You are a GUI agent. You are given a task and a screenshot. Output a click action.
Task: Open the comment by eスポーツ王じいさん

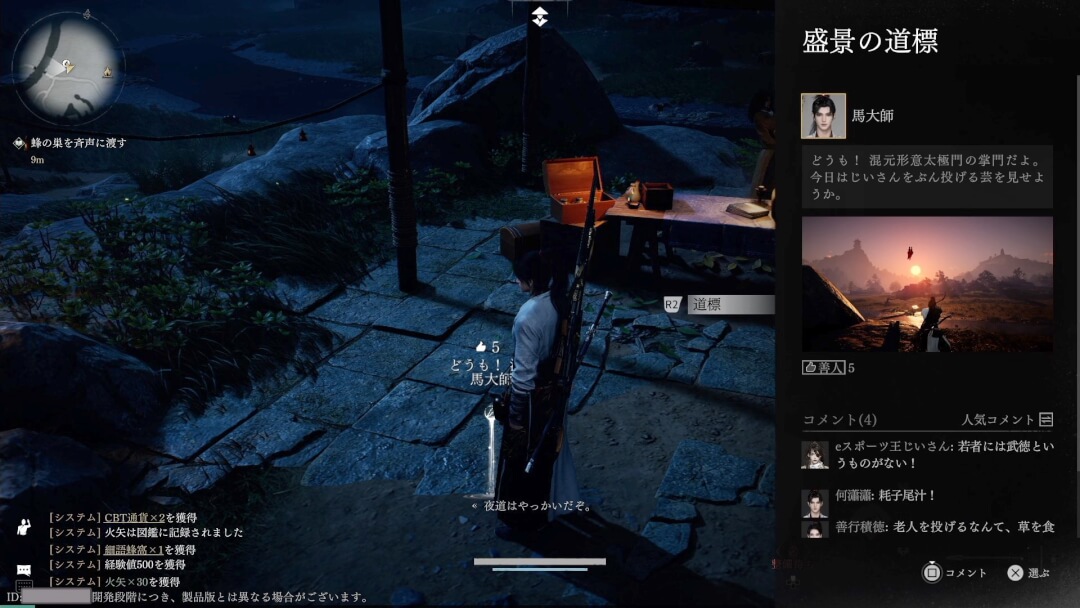coord(927,455)
